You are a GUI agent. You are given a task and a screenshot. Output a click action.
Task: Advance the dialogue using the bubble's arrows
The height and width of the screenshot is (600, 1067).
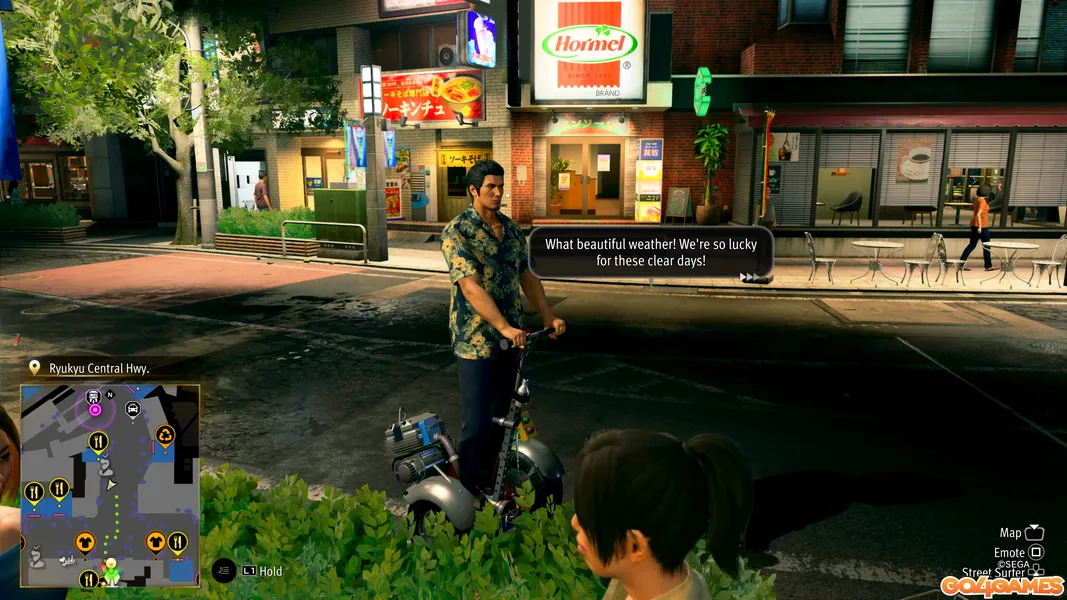tap(752, 277)
